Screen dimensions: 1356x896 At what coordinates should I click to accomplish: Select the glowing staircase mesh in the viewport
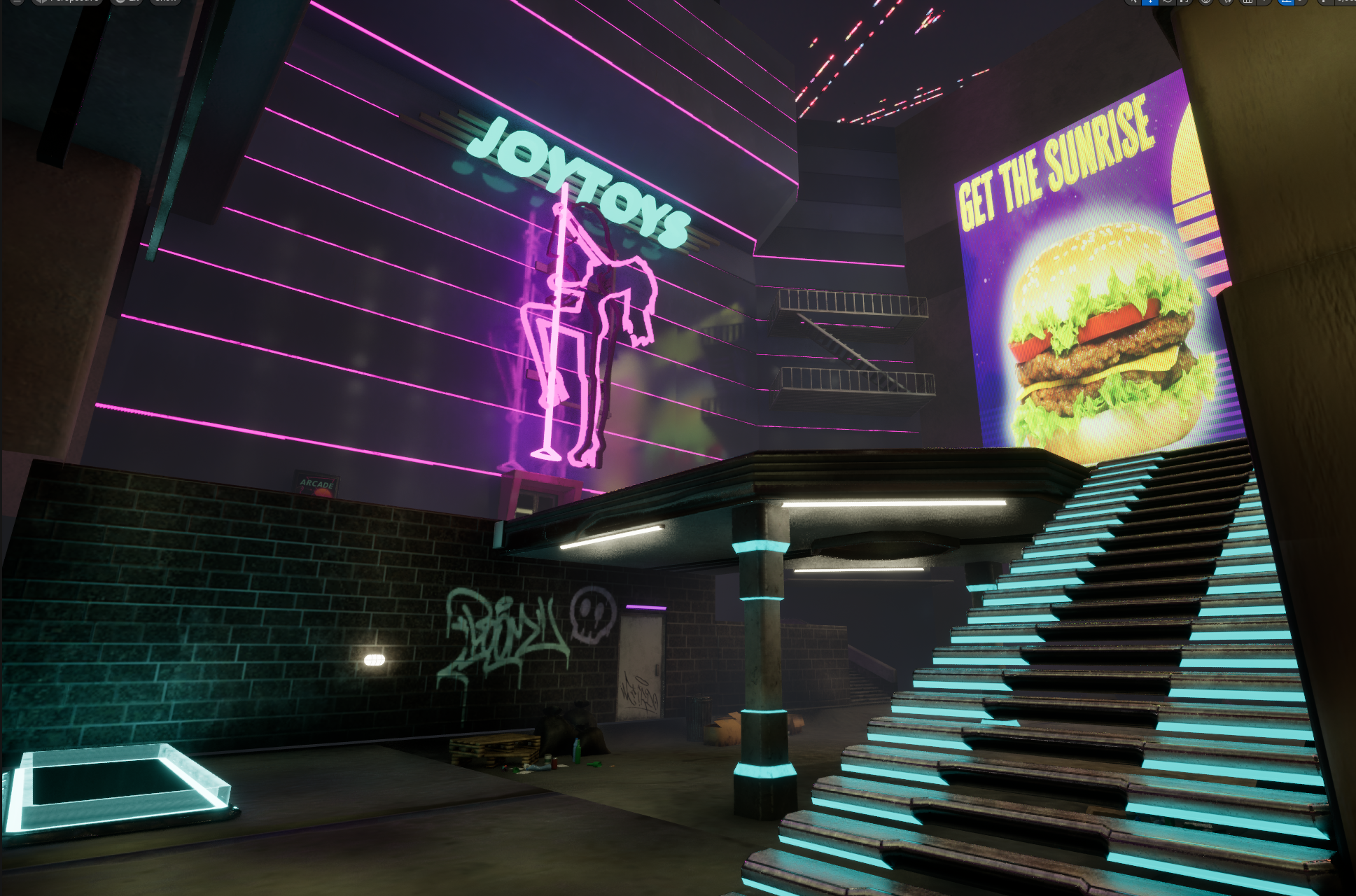[1085, 665]
